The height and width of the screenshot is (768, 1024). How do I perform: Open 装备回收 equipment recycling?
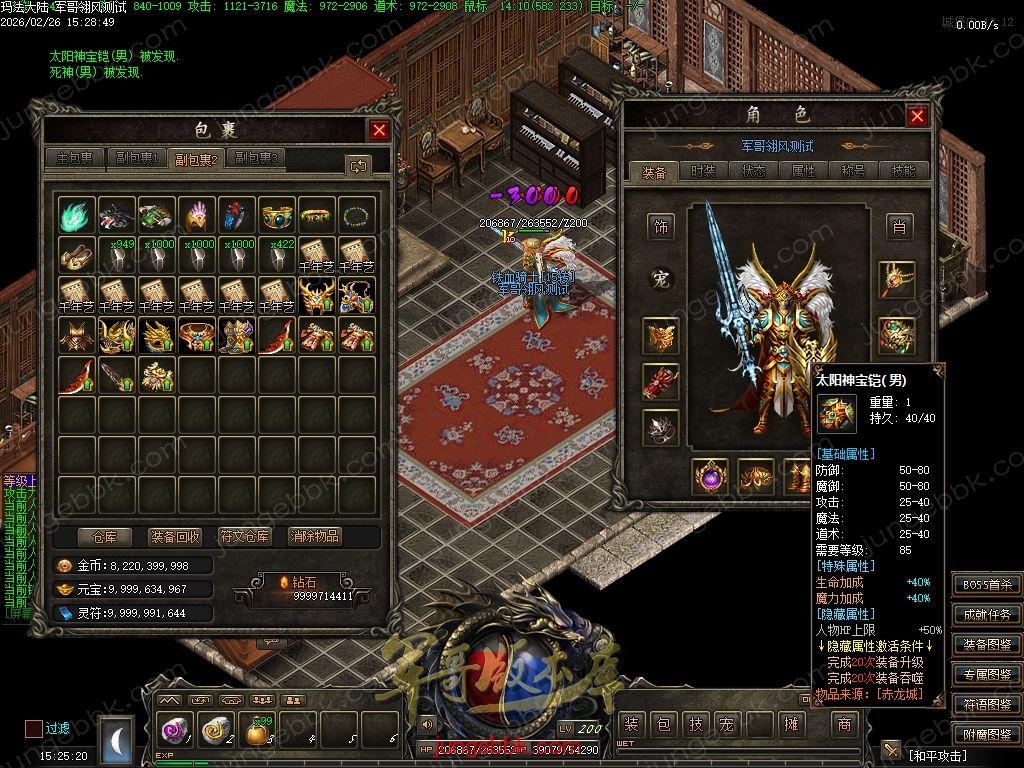coord(175,536)
